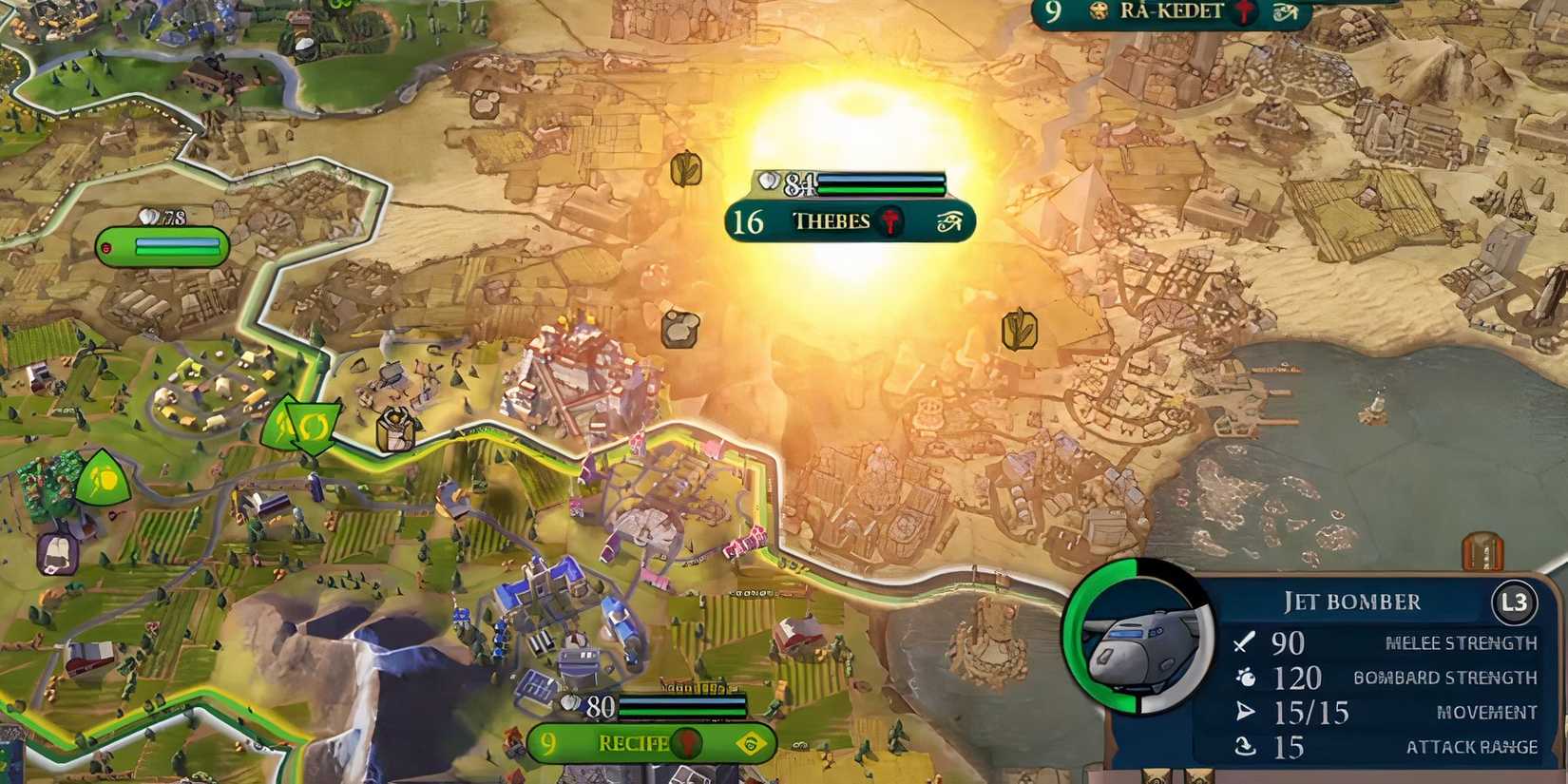This screenshot has height=784, width=1568.
Task: Click the red religion icon beside Thebes
Action: coord(889,220)
